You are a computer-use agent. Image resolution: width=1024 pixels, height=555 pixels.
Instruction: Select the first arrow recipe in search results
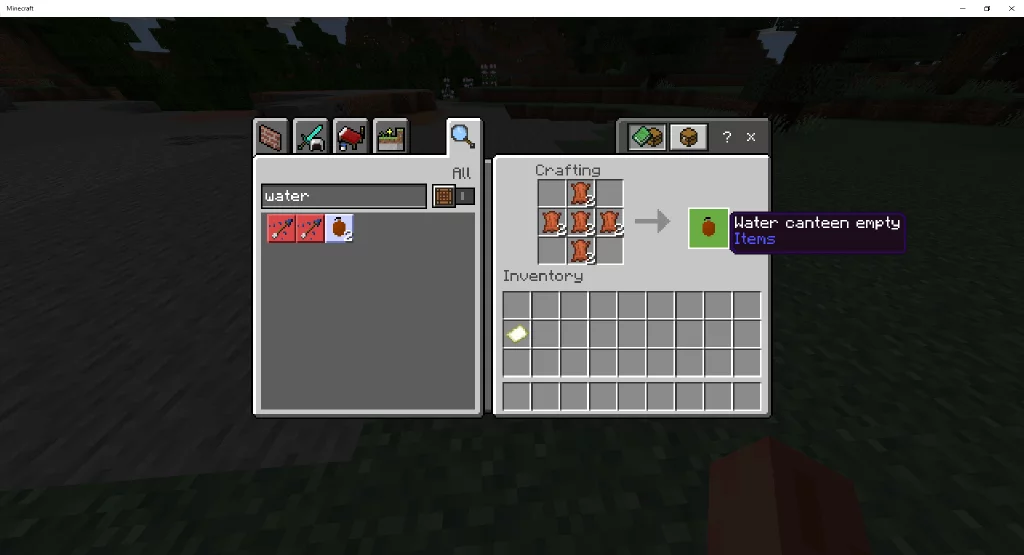[x=281, y=229]
